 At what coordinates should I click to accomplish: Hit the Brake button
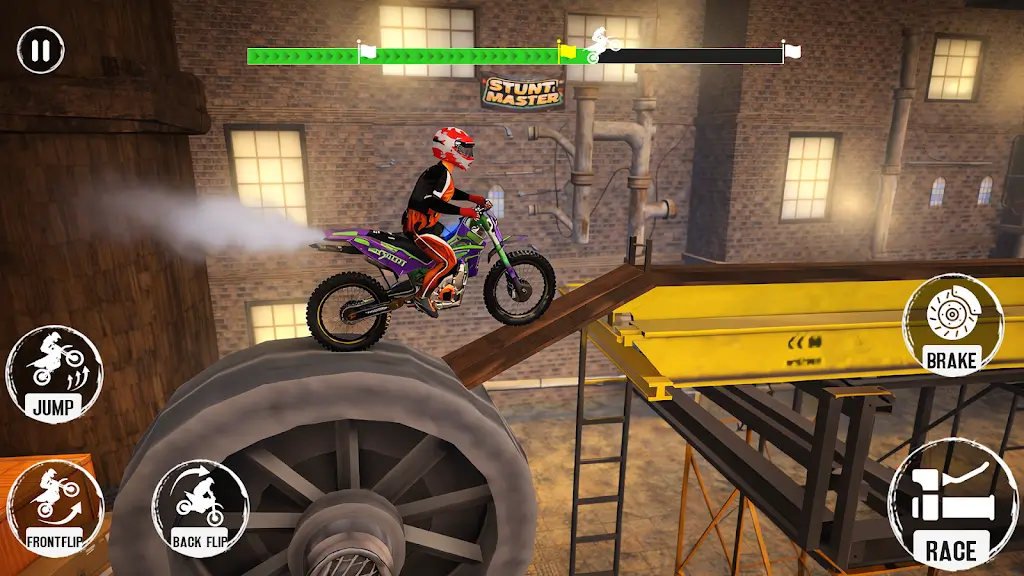952,324
